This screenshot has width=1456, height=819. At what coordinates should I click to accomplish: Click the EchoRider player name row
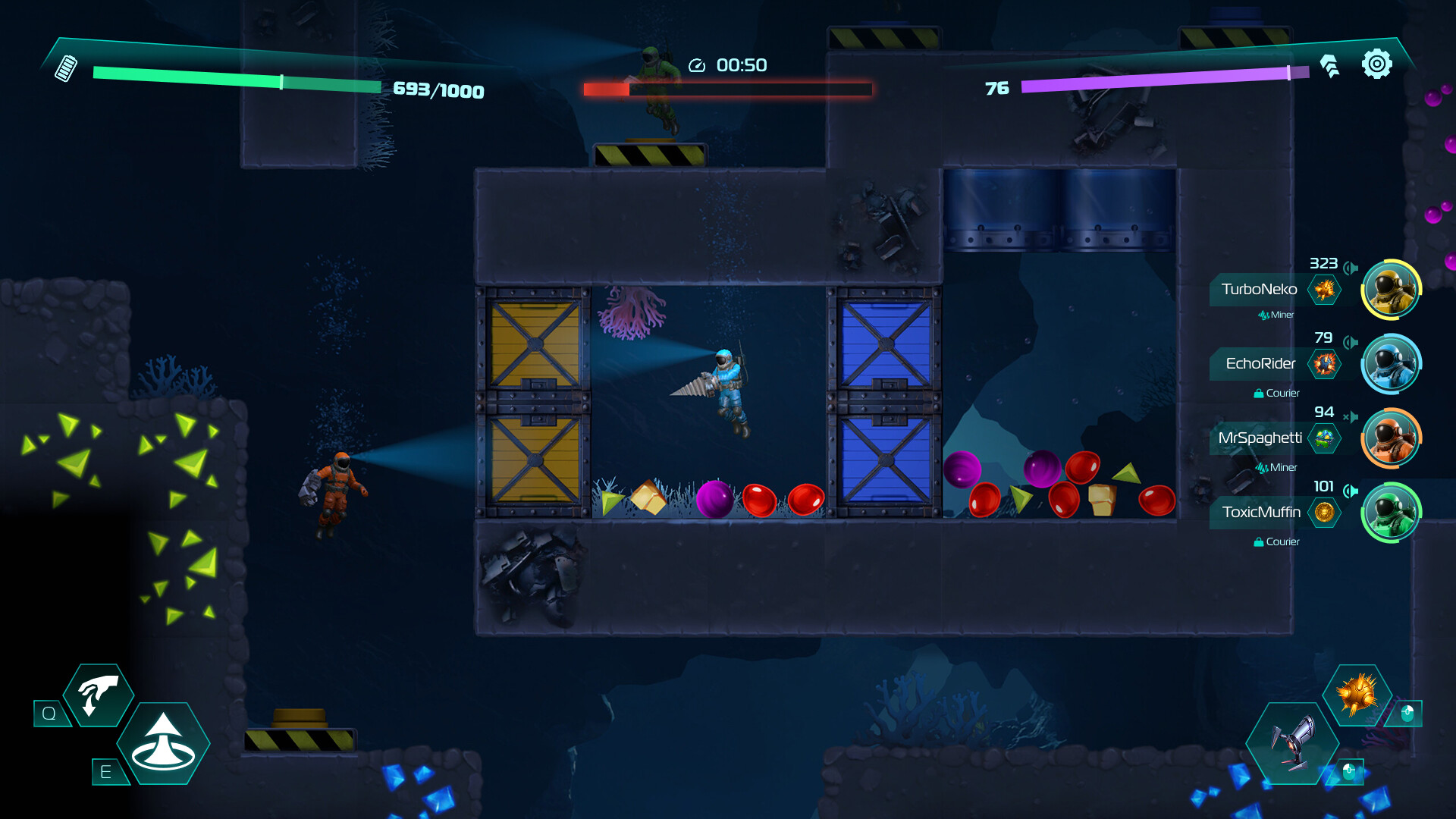tap(1260, 364)
